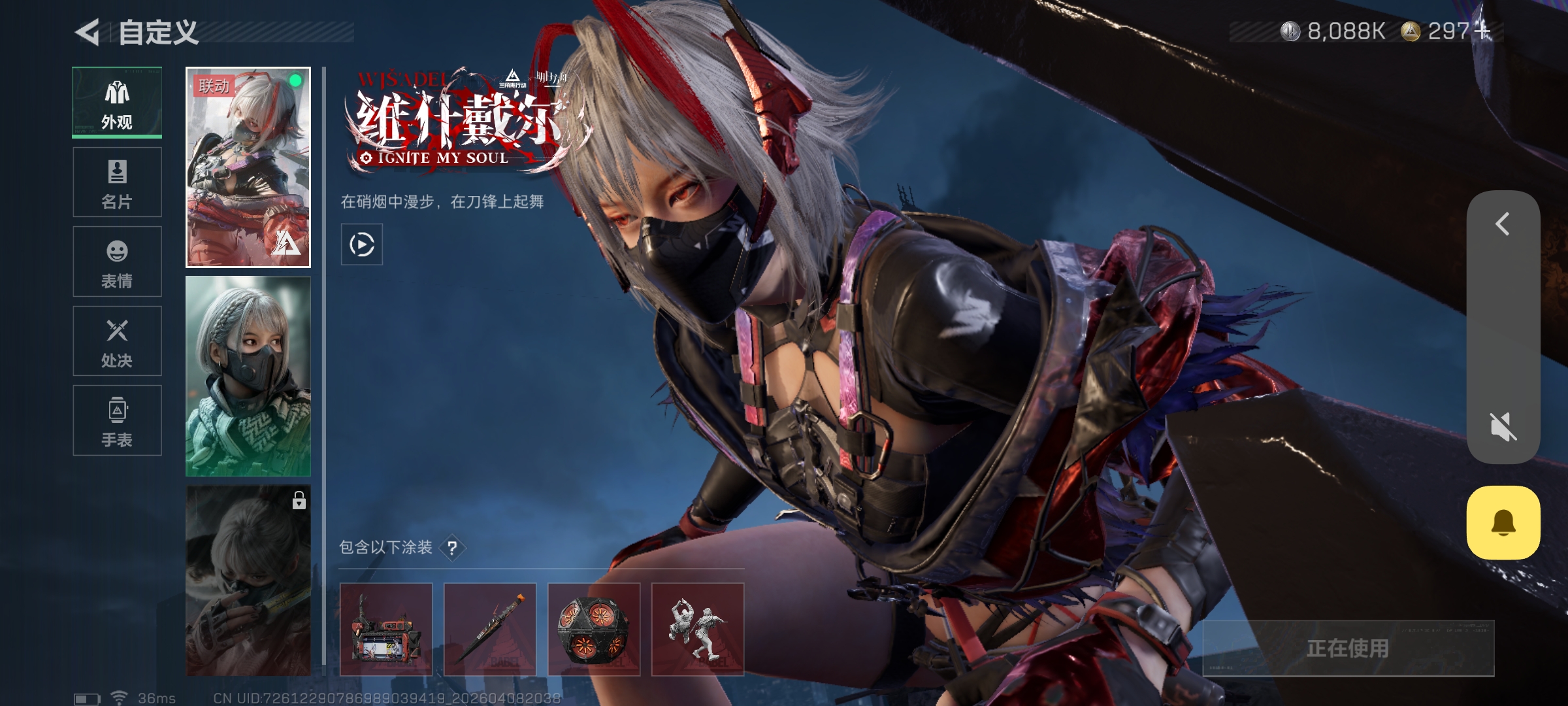Screen dimensions: 1568x706
Task: Collapse the side panel with left chevron
Action: pyautogui.click(x=1503, y=224)
